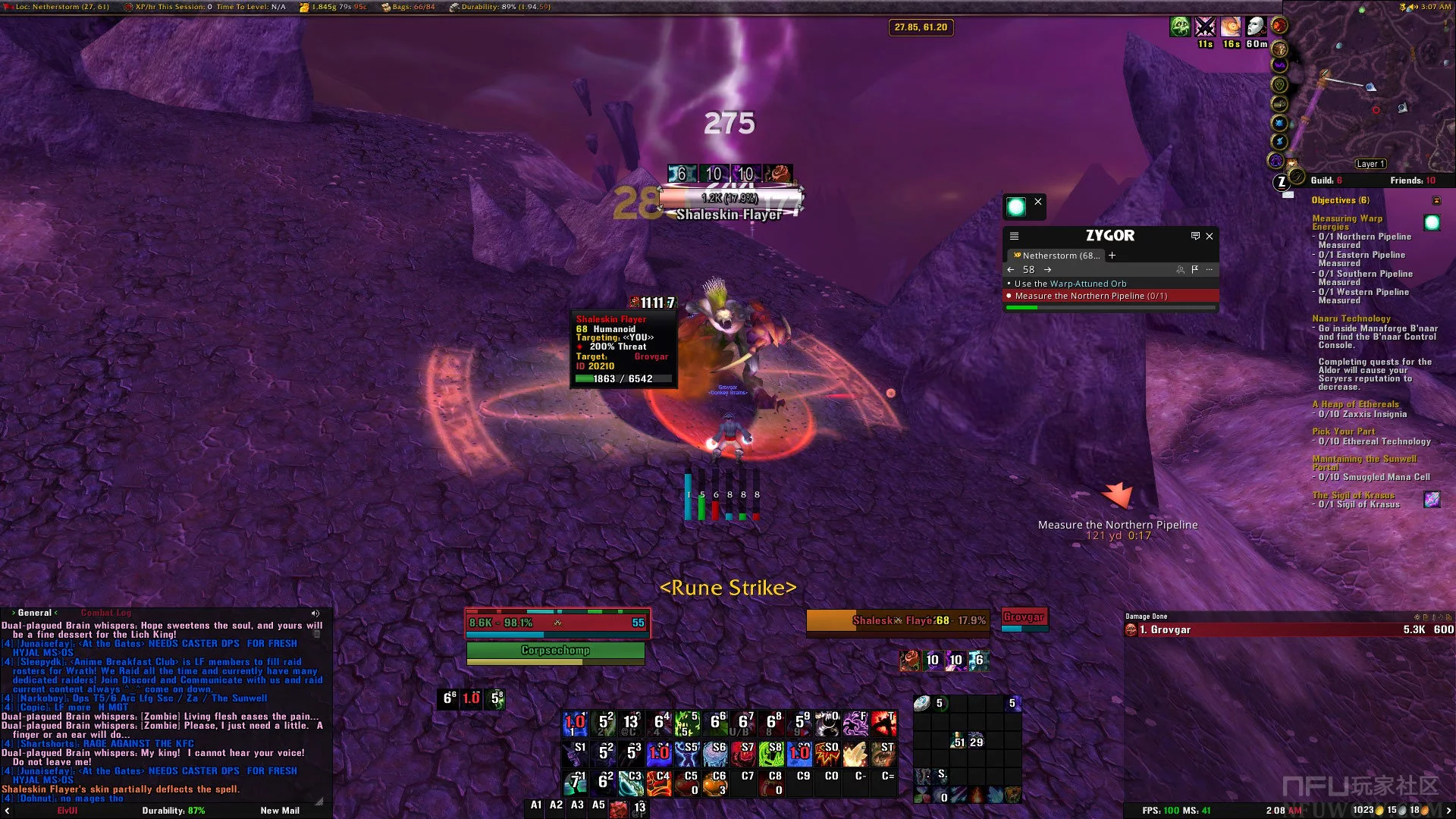Click the Zygor round minimap button

[x=1282, y=182]
